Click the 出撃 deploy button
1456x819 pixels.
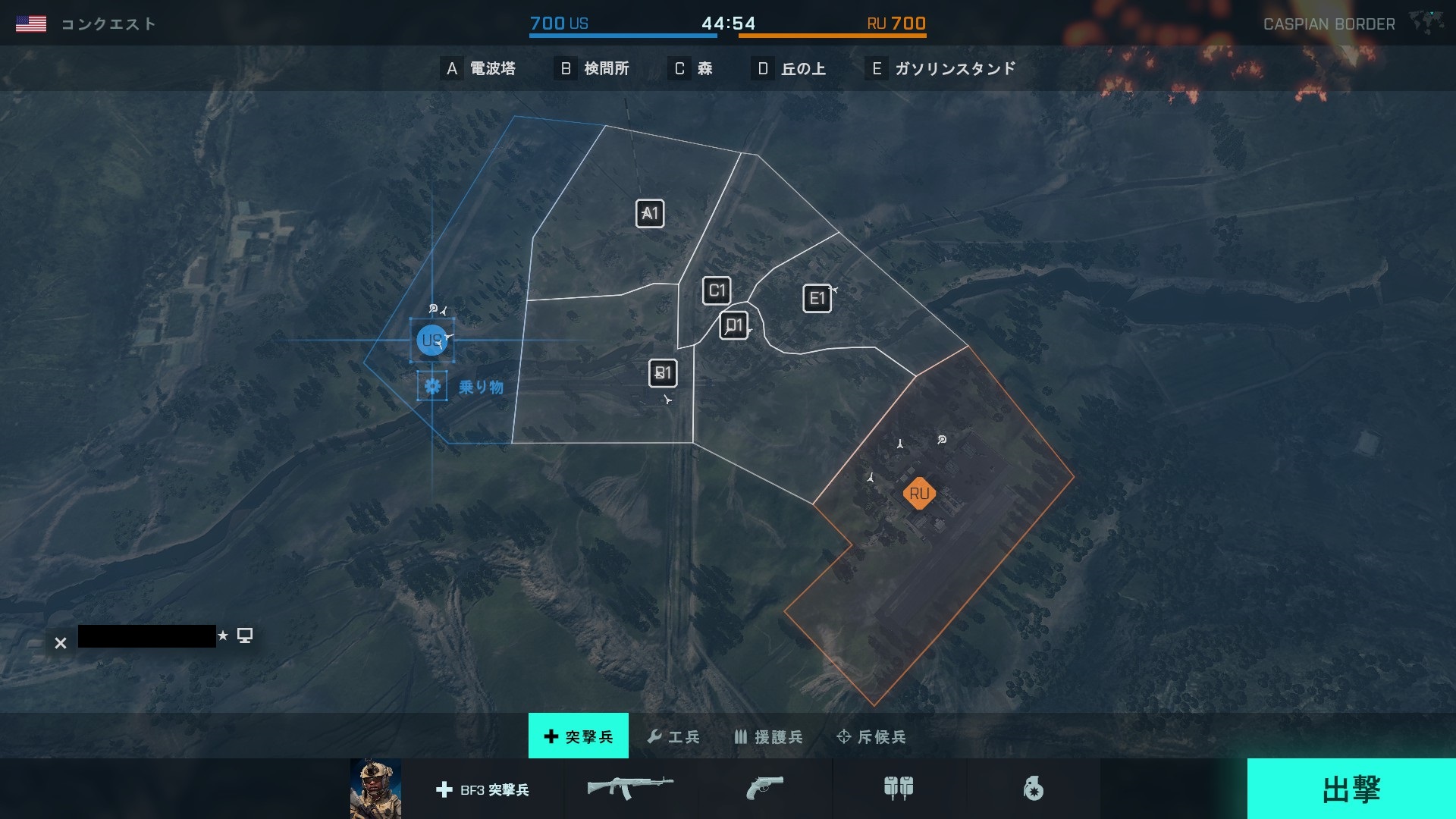point(1351,789)
